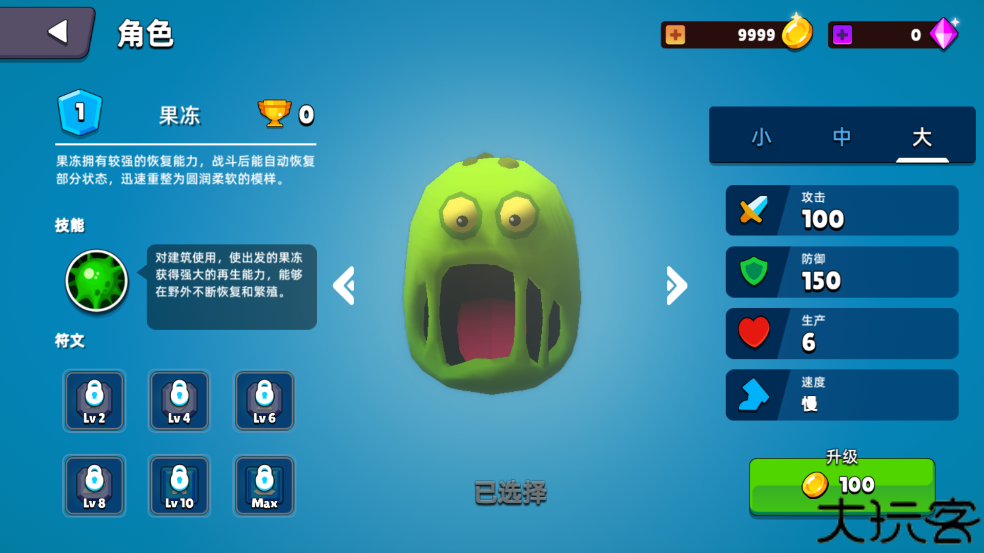This screenshot has height=553, width=984.
Task: Tap the green slime skill icon
Action: pos(97,281)
